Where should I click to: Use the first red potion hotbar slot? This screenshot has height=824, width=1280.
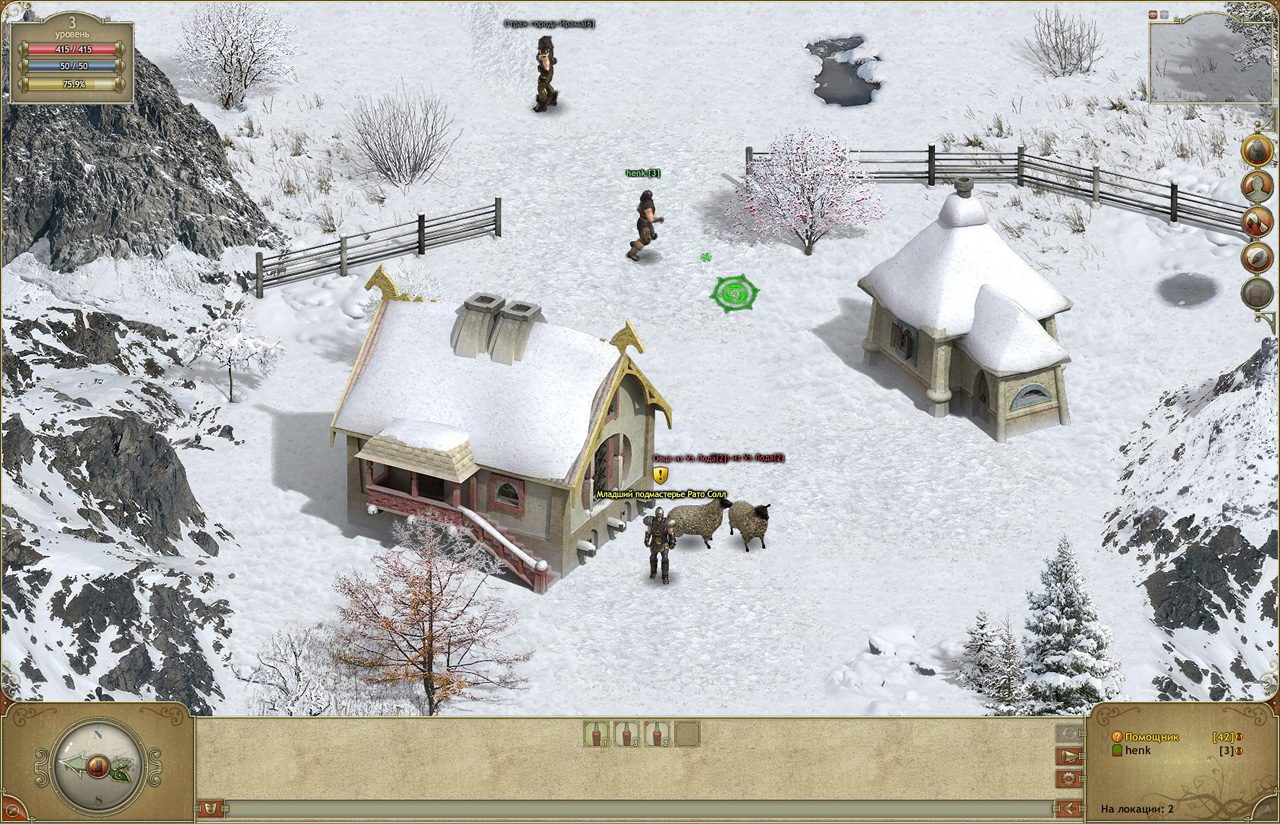pyautogui.click(x=597, y=734)
